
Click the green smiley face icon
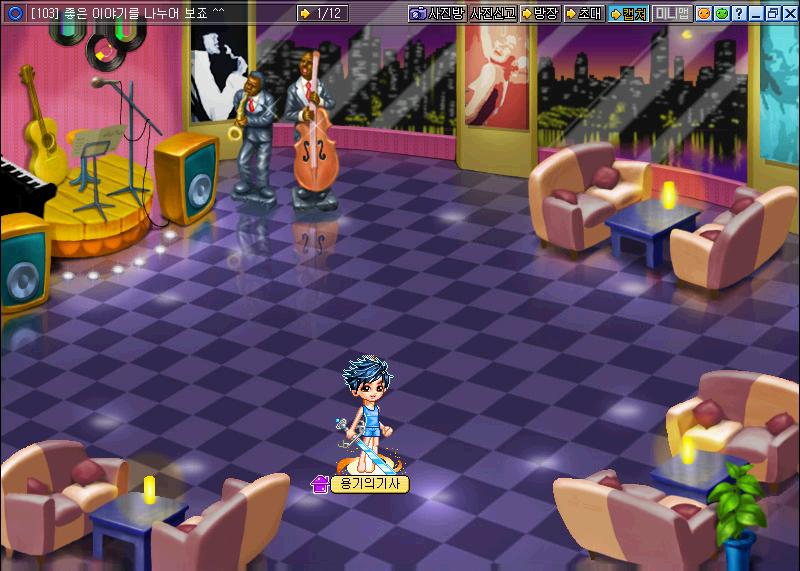tap(721, 14)
